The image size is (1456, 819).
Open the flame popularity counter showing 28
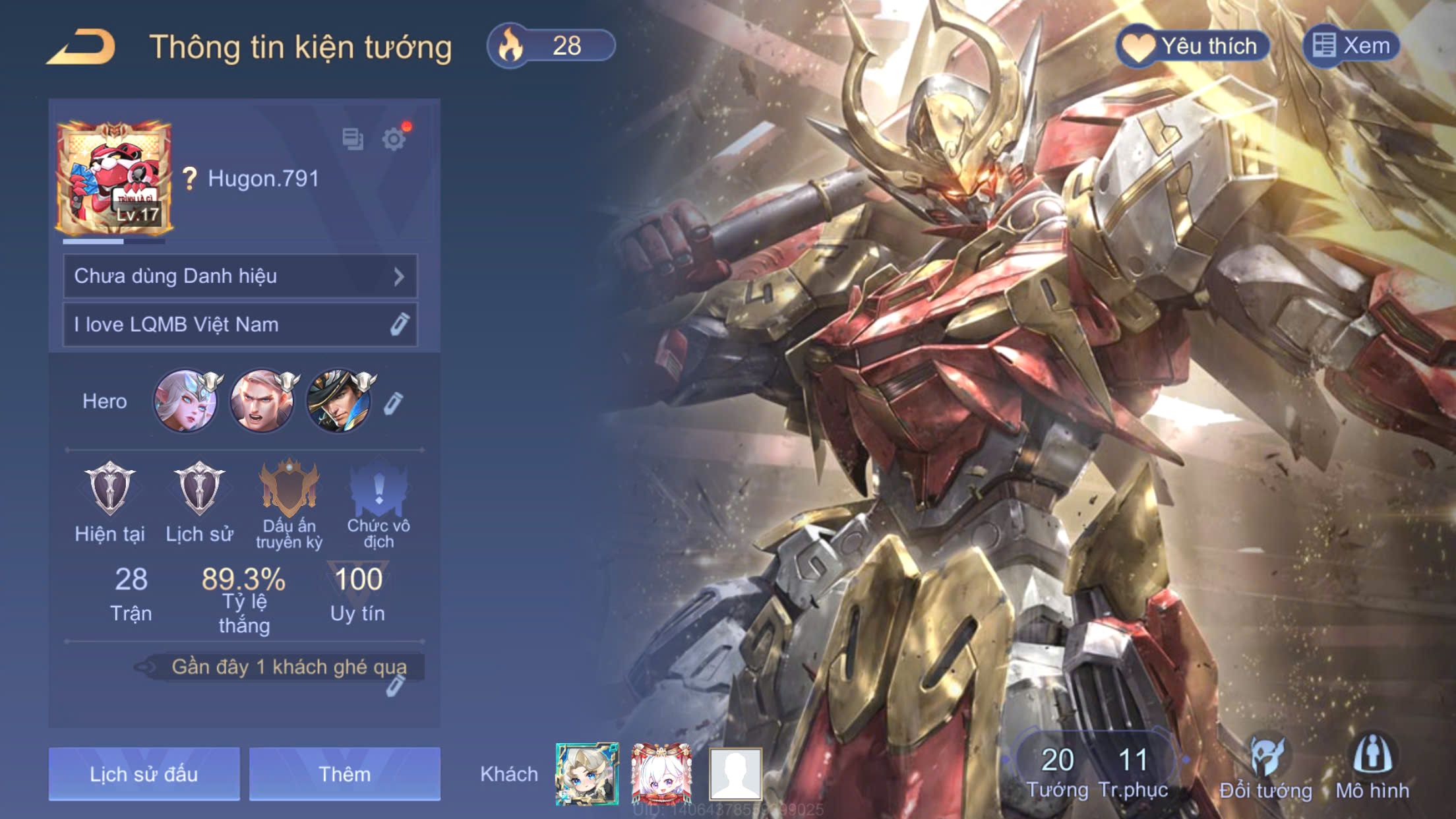(551, 46)
